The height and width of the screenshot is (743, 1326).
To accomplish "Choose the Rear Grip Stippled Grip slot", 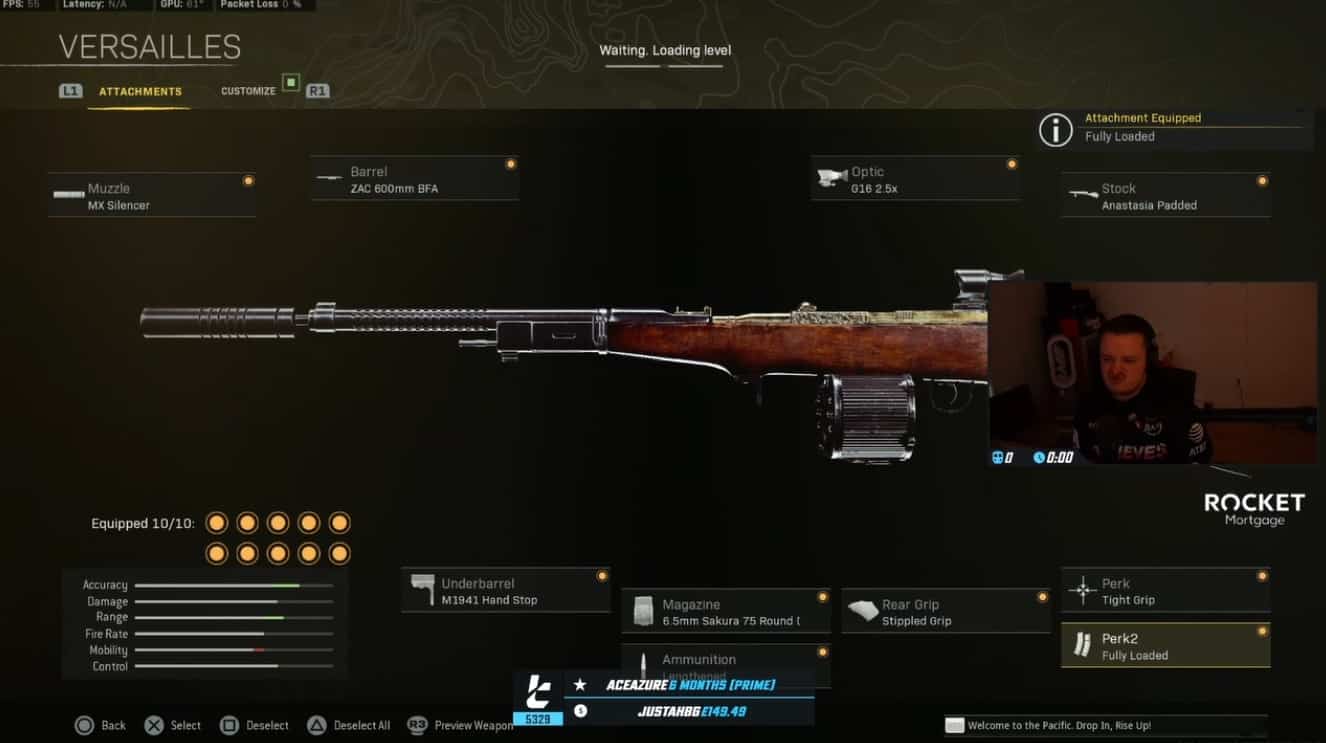I will click(946, 612).
